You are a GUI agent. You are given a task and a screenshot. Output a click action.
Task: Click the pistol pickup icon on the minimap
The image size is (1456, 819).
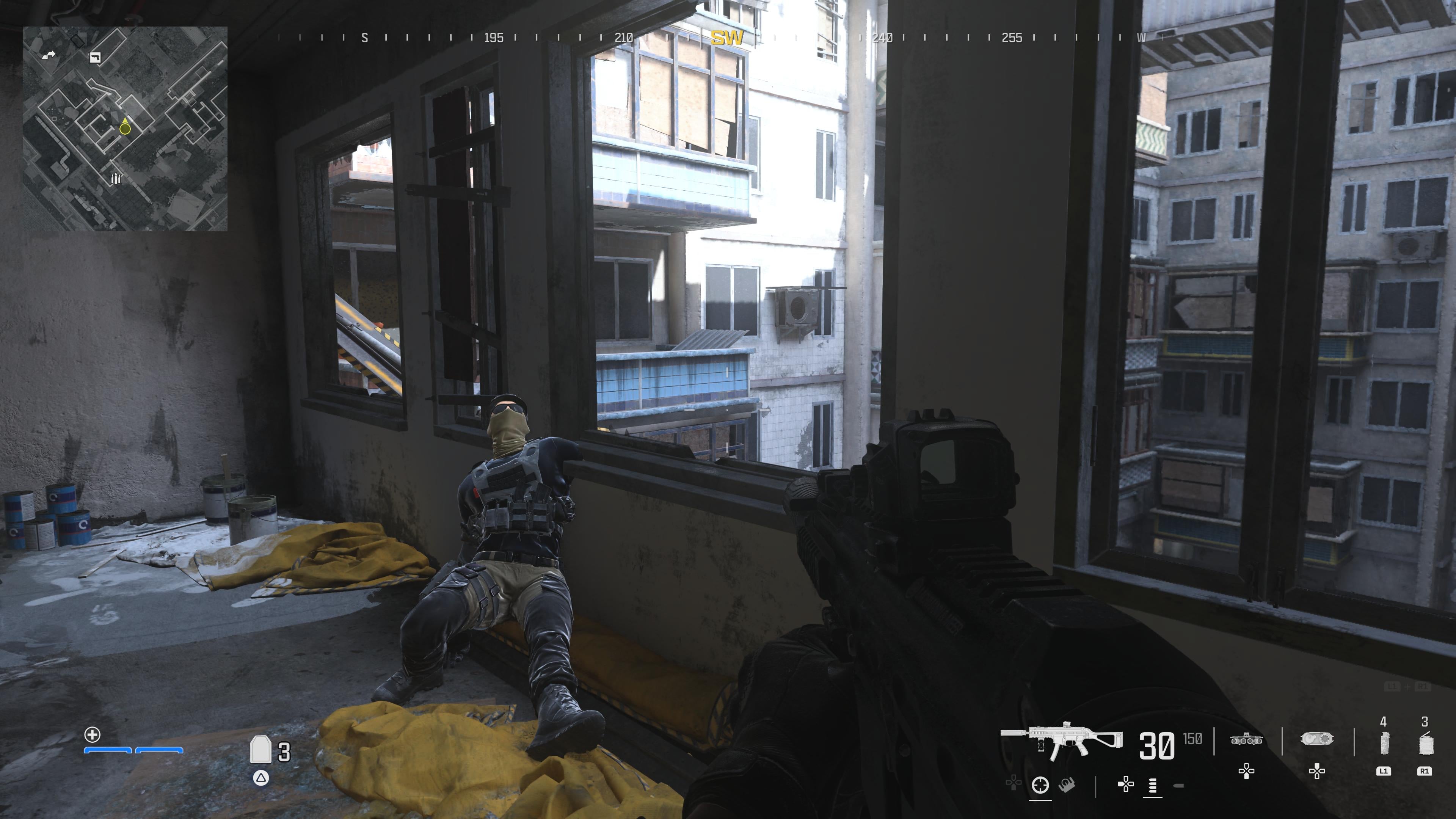click(x=95, y=58)
